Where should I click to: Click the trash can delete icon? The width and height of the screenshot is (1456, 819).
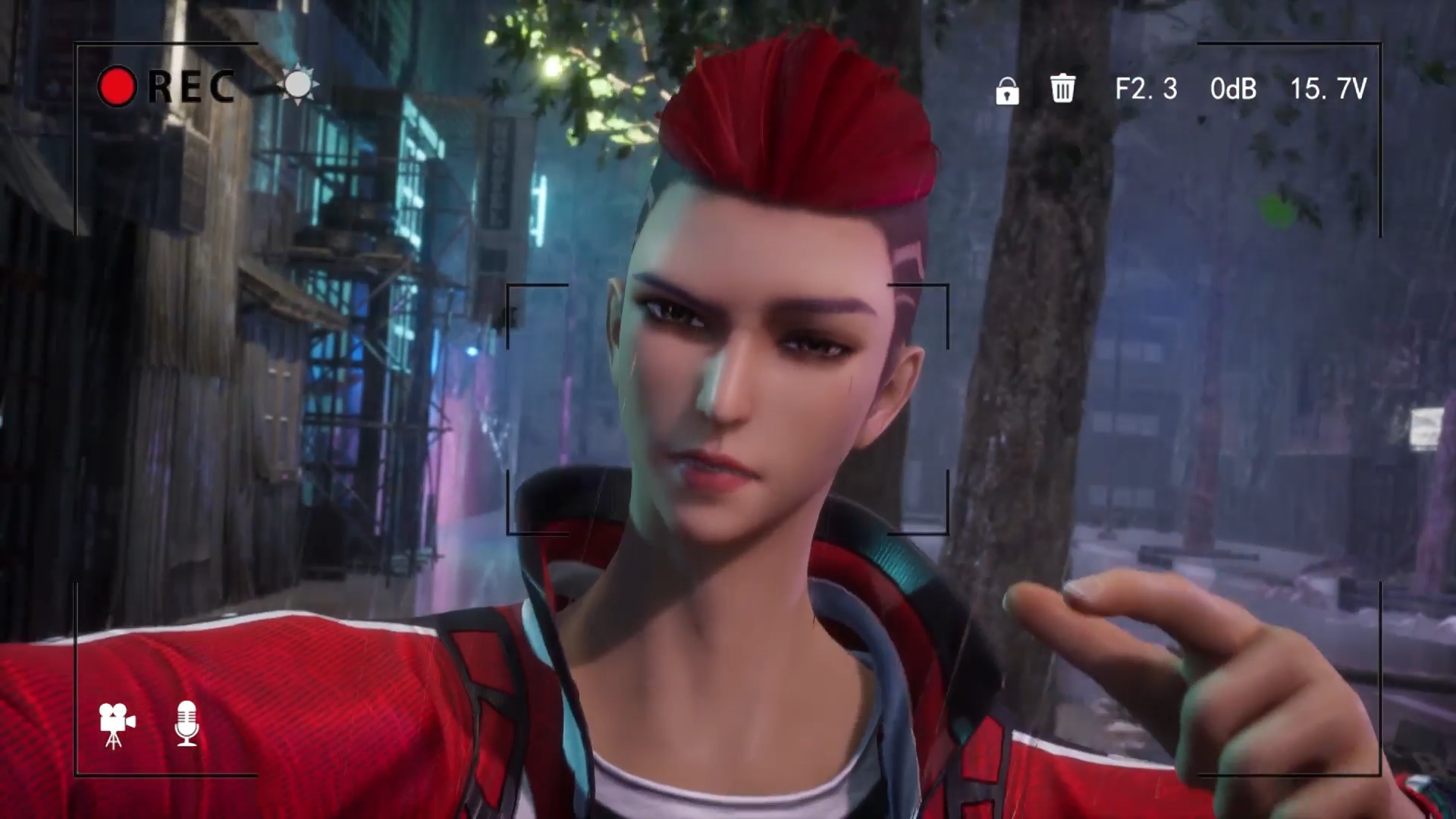(x=1062, y=88)
